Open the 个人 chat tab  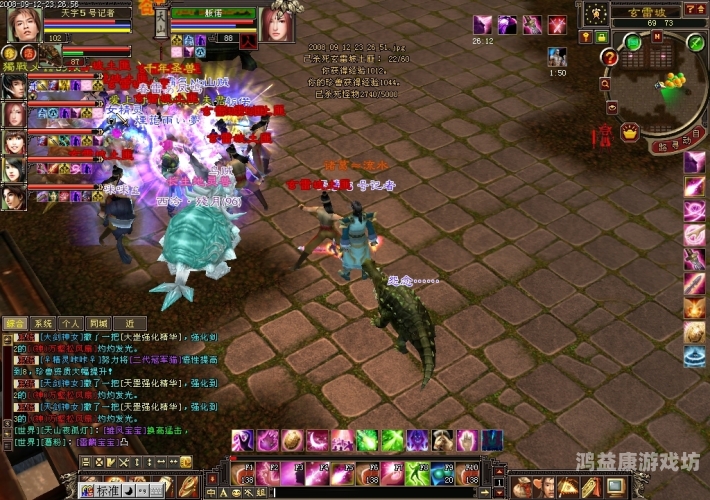(x=70, y=324)
